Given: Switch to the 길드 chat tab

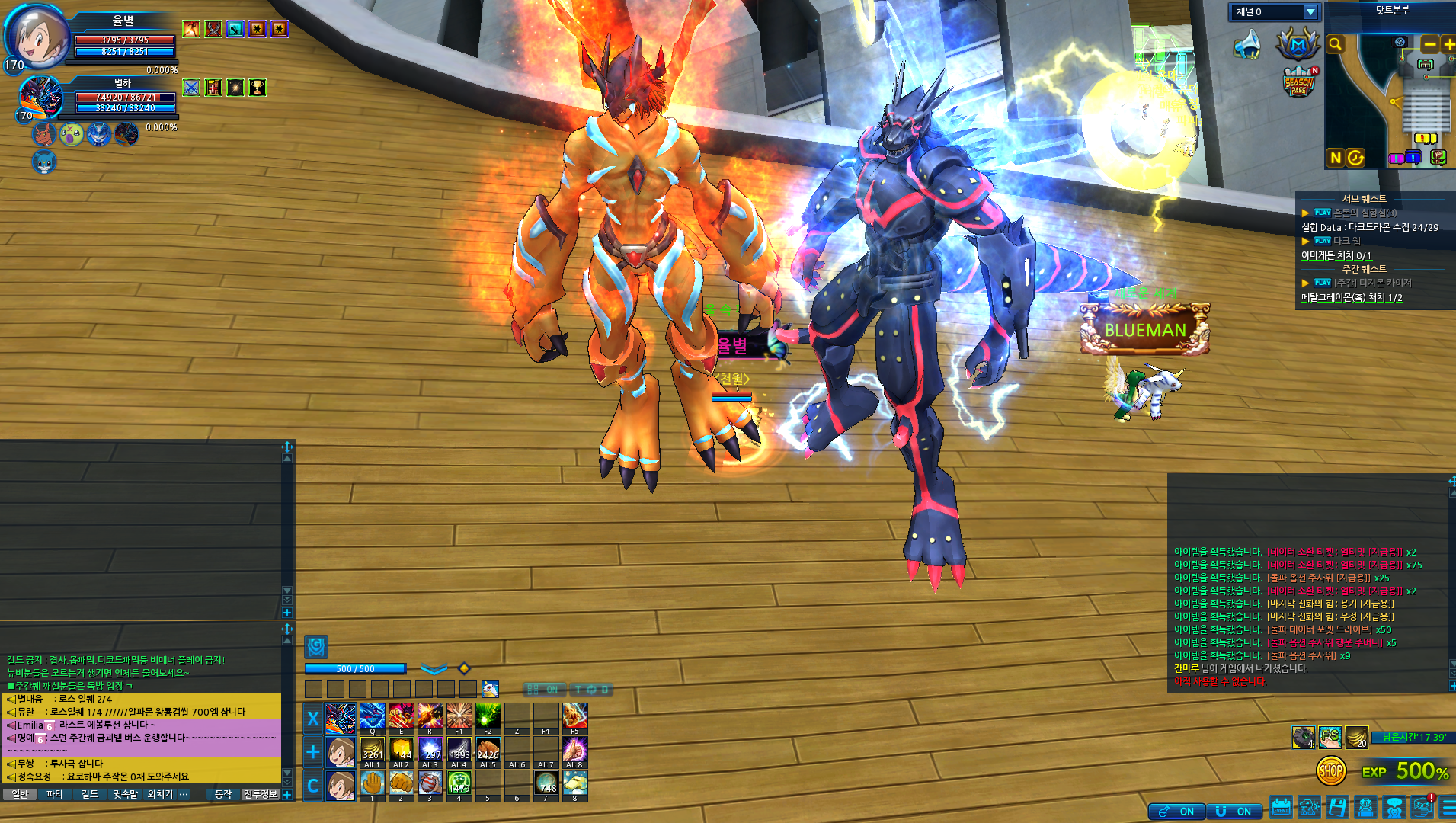Looking at the screenshot, I should (x=90, y=794).
